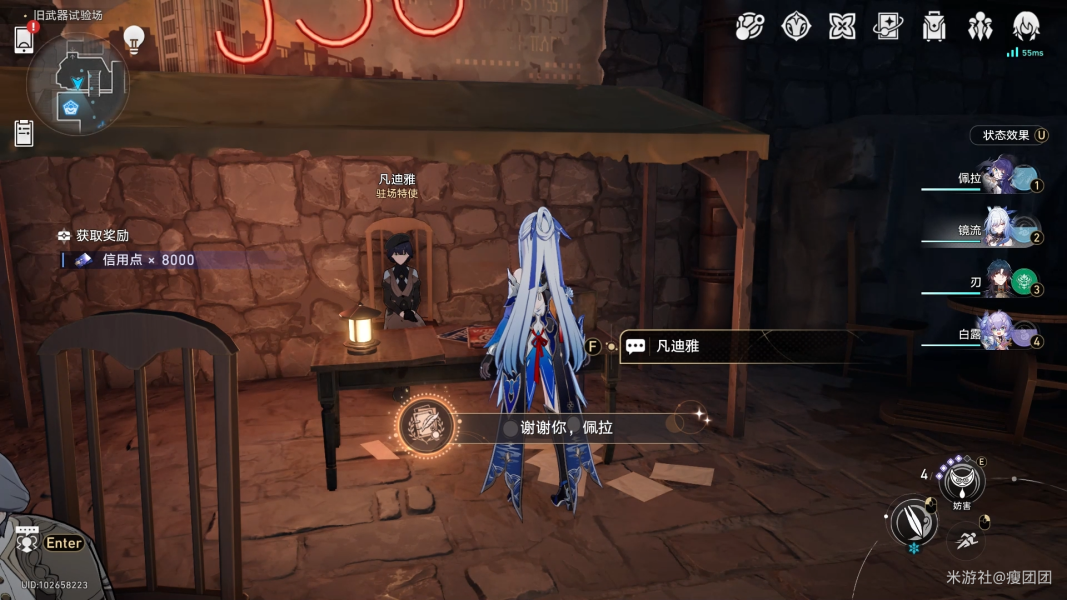
Task: Open the team setup icon
Action: 980,27
